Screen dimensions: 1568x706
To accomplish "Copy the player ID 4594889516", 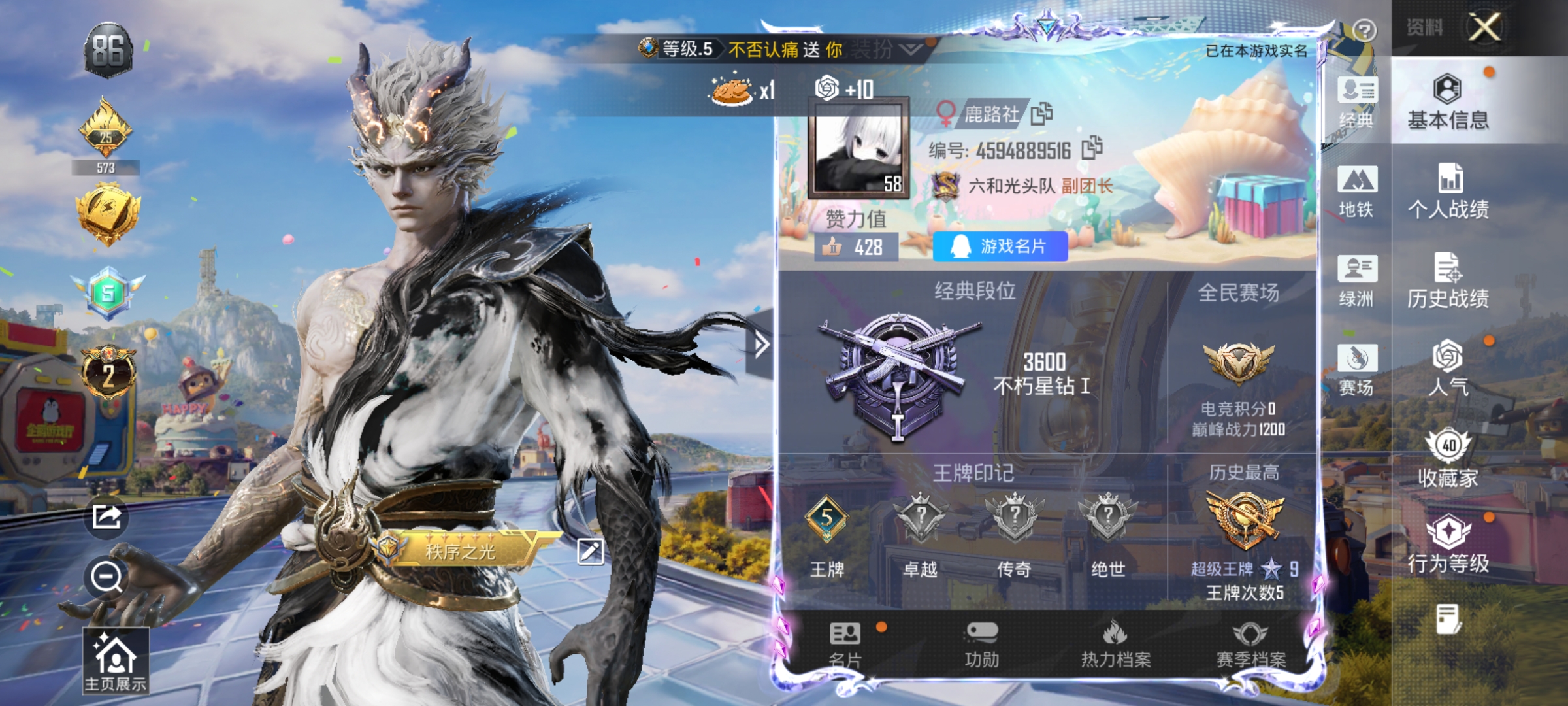I will click(x=1092, y=149).
